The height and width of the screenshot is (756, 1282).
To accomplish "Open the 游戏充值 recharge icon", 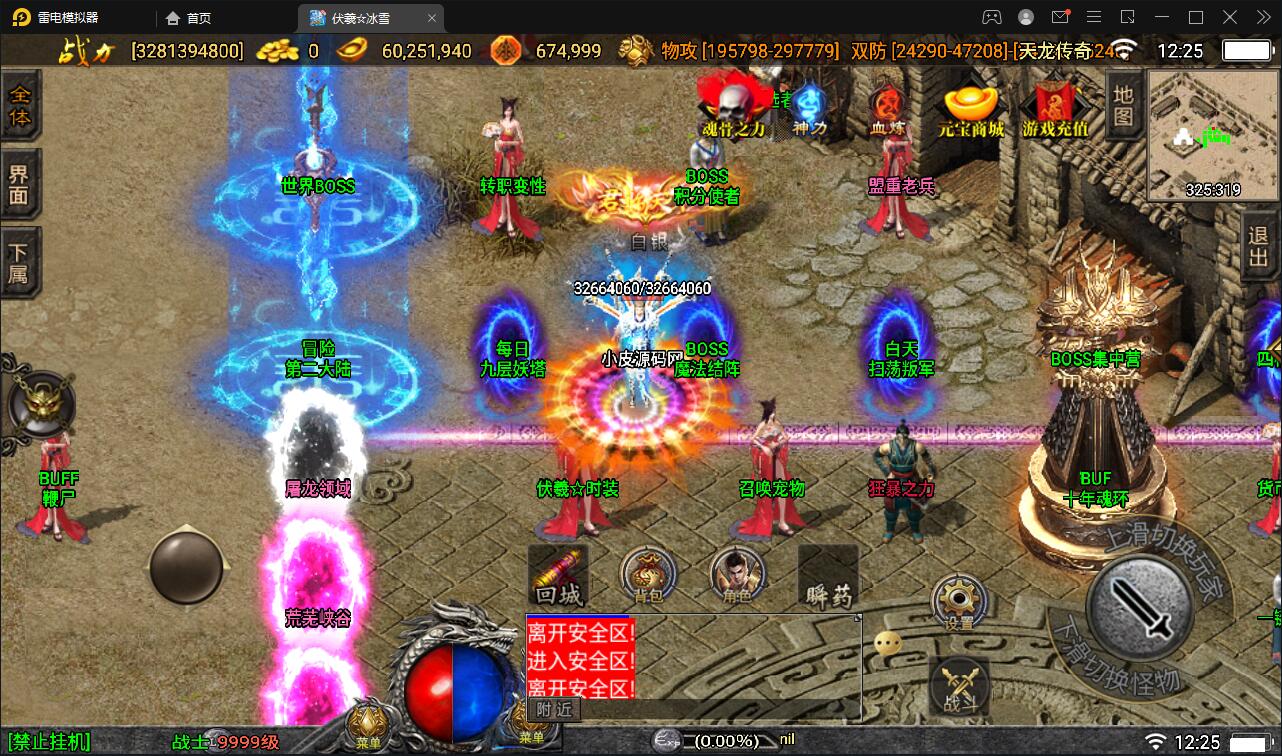I will [1054, 108].
